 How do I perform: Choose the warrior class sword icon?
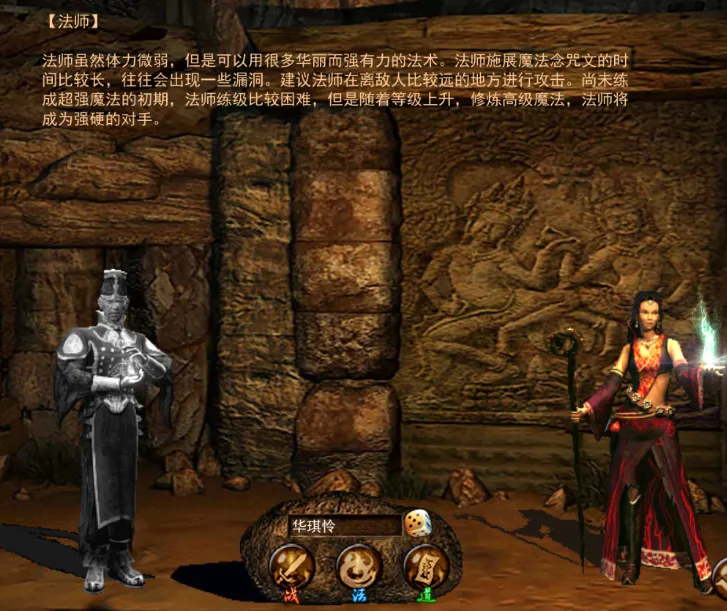click(x=293, y=565)
